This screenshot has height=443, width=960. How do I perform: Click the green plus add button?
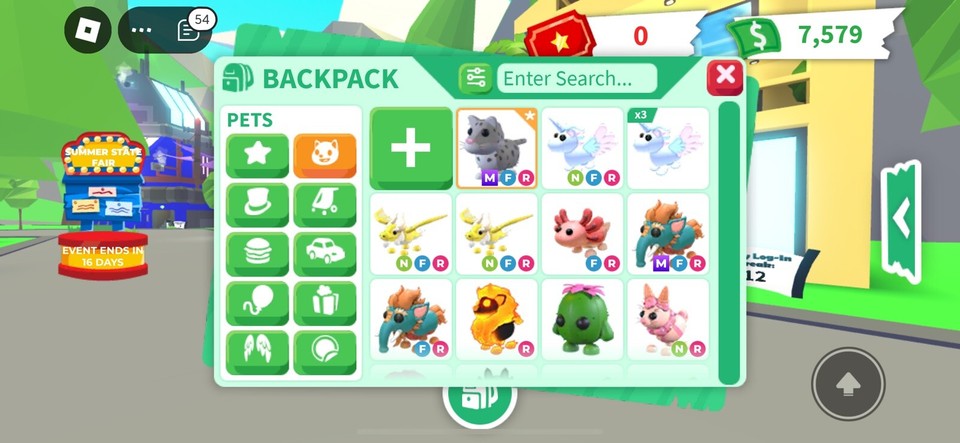tap(411, 148)
